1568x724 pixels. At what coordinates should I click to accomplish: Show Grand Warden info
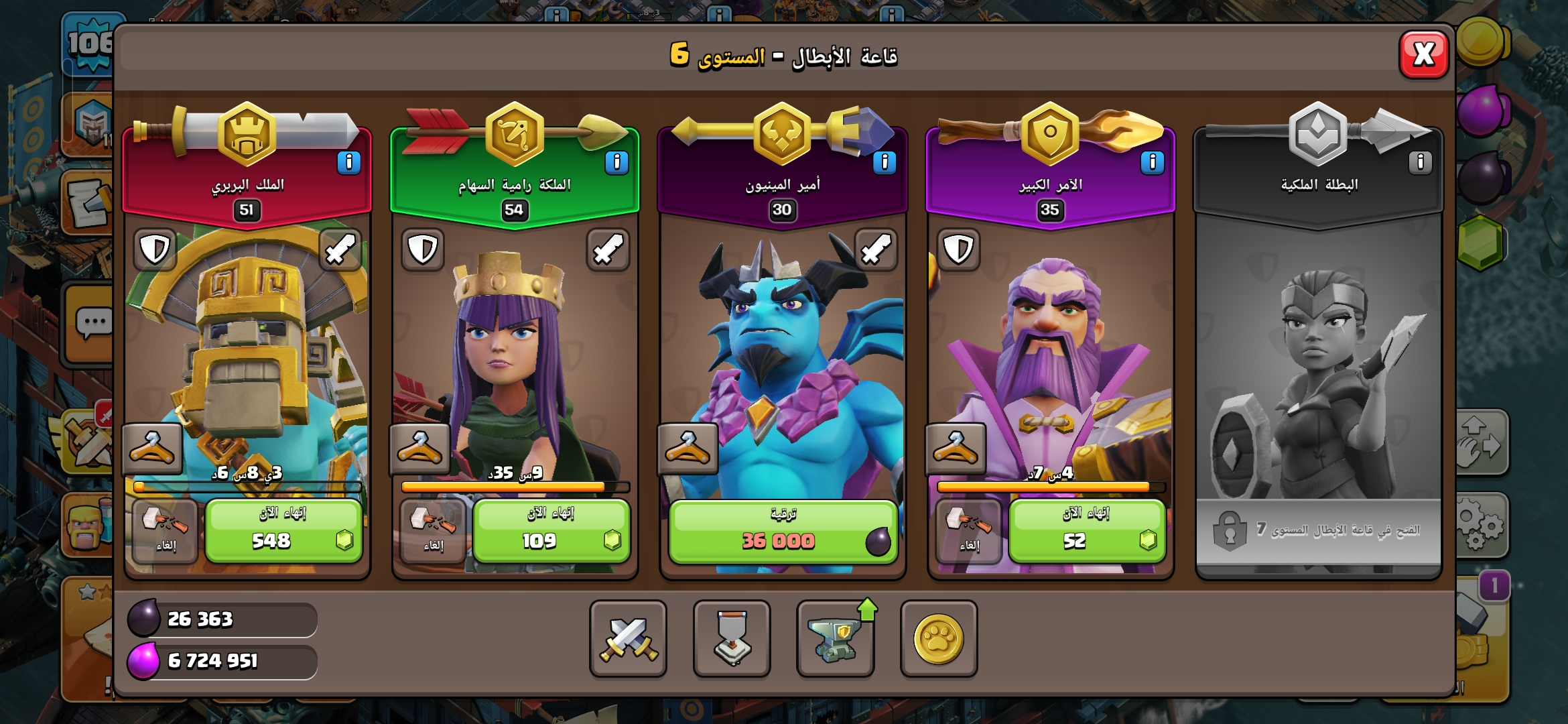tap(1152, 162)
